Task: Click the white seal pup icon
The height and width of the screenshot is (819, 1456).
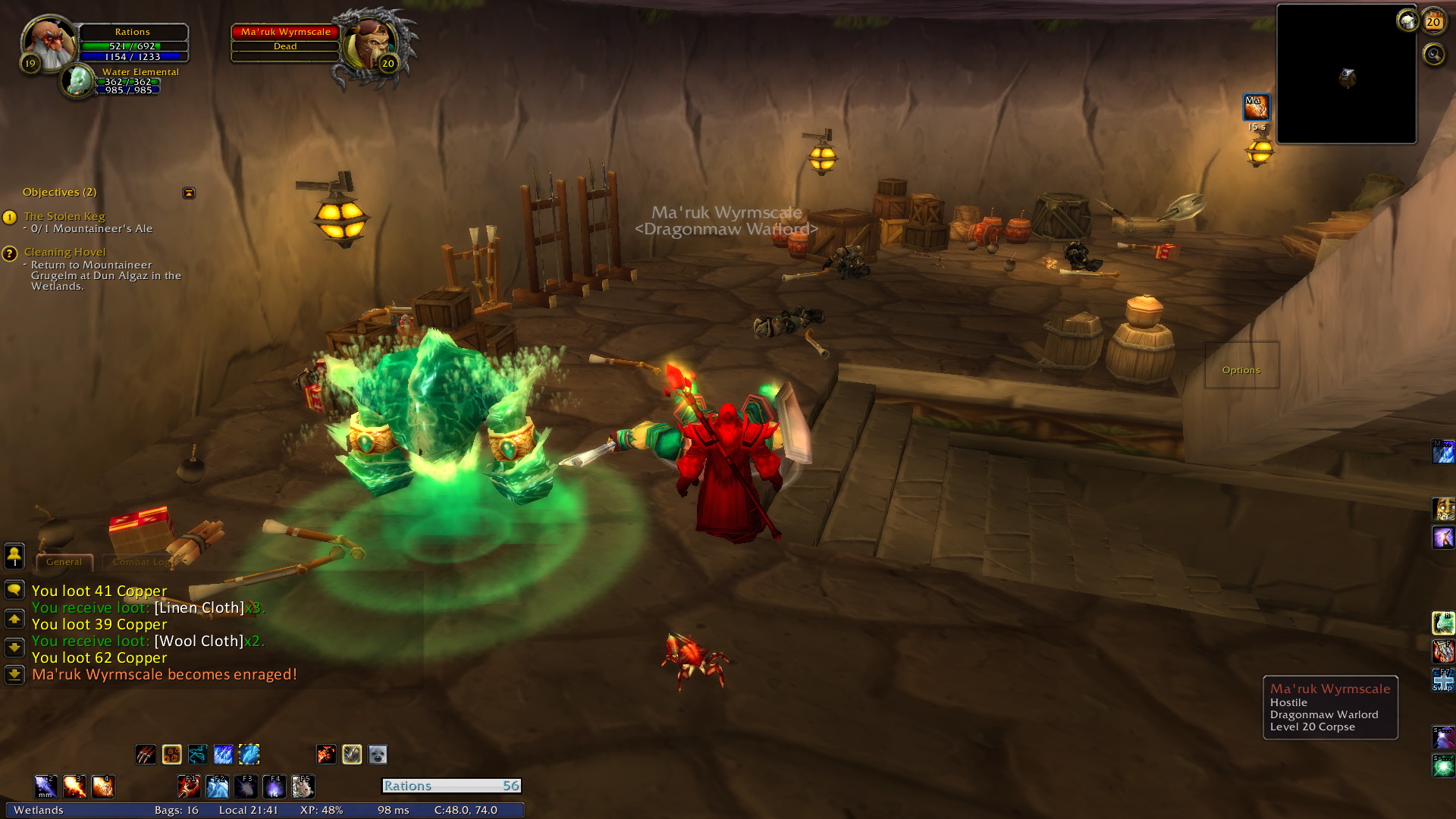Action: (x=378, y=755)
